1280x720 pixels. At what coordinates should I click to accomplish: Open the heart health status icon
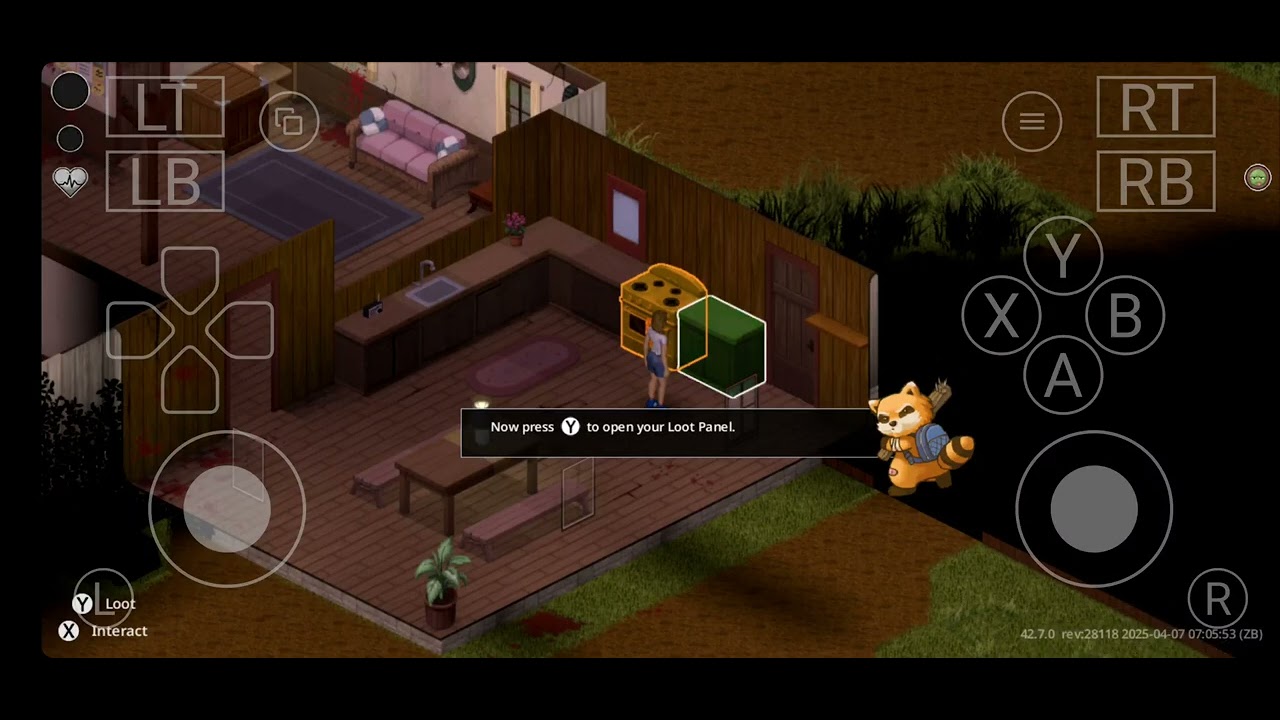(70, 181)
